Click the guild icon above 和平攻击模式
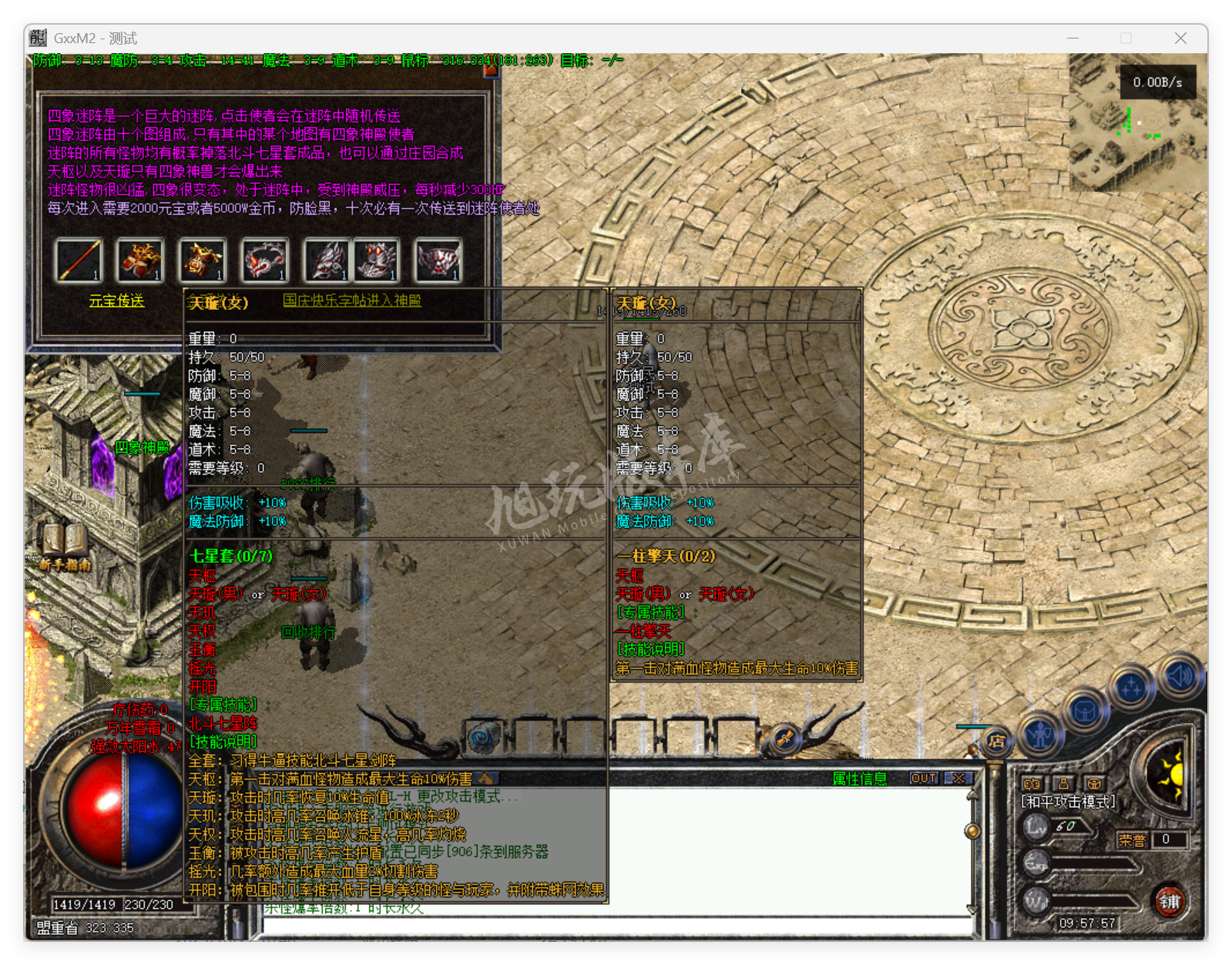1232x965 pixels. coord(1093,784)
